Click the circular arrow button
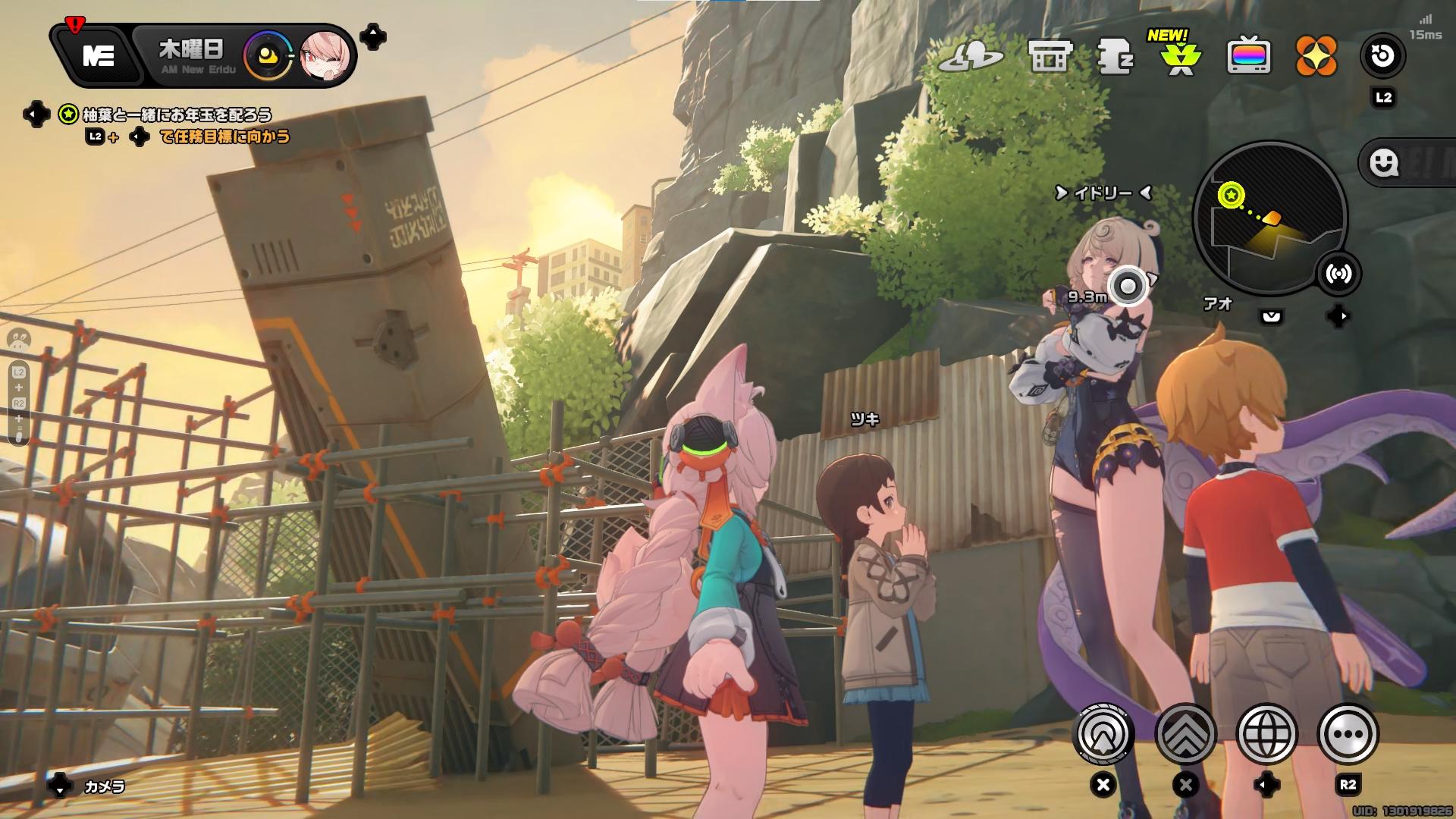Image resolution: width=1456 pixels, height=819 pixels. pyautogui.click(x=1383, y=56)
